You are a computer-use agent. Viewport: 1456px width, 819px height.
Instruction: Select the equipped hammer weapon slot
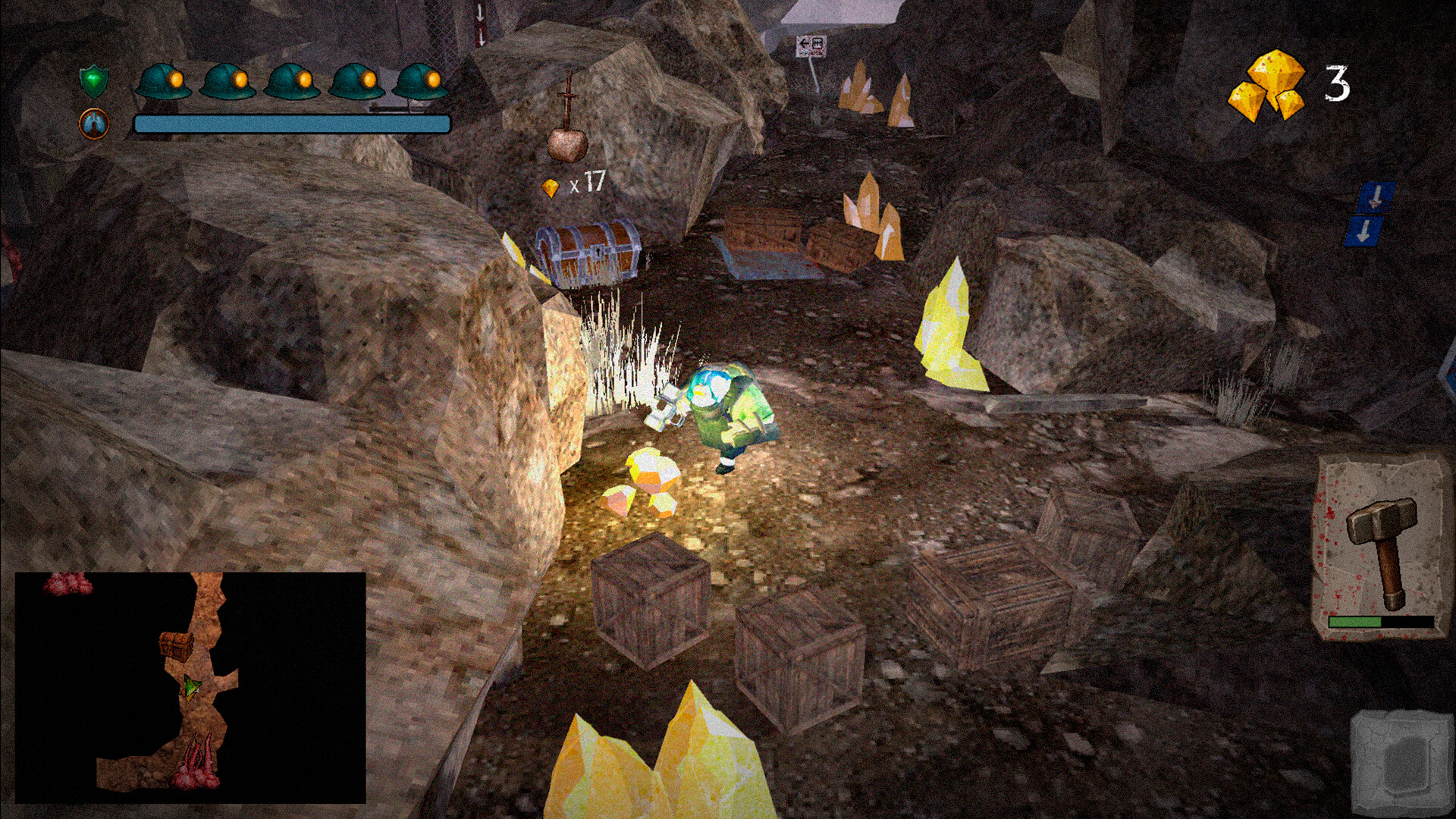[x=1379, y=548]
